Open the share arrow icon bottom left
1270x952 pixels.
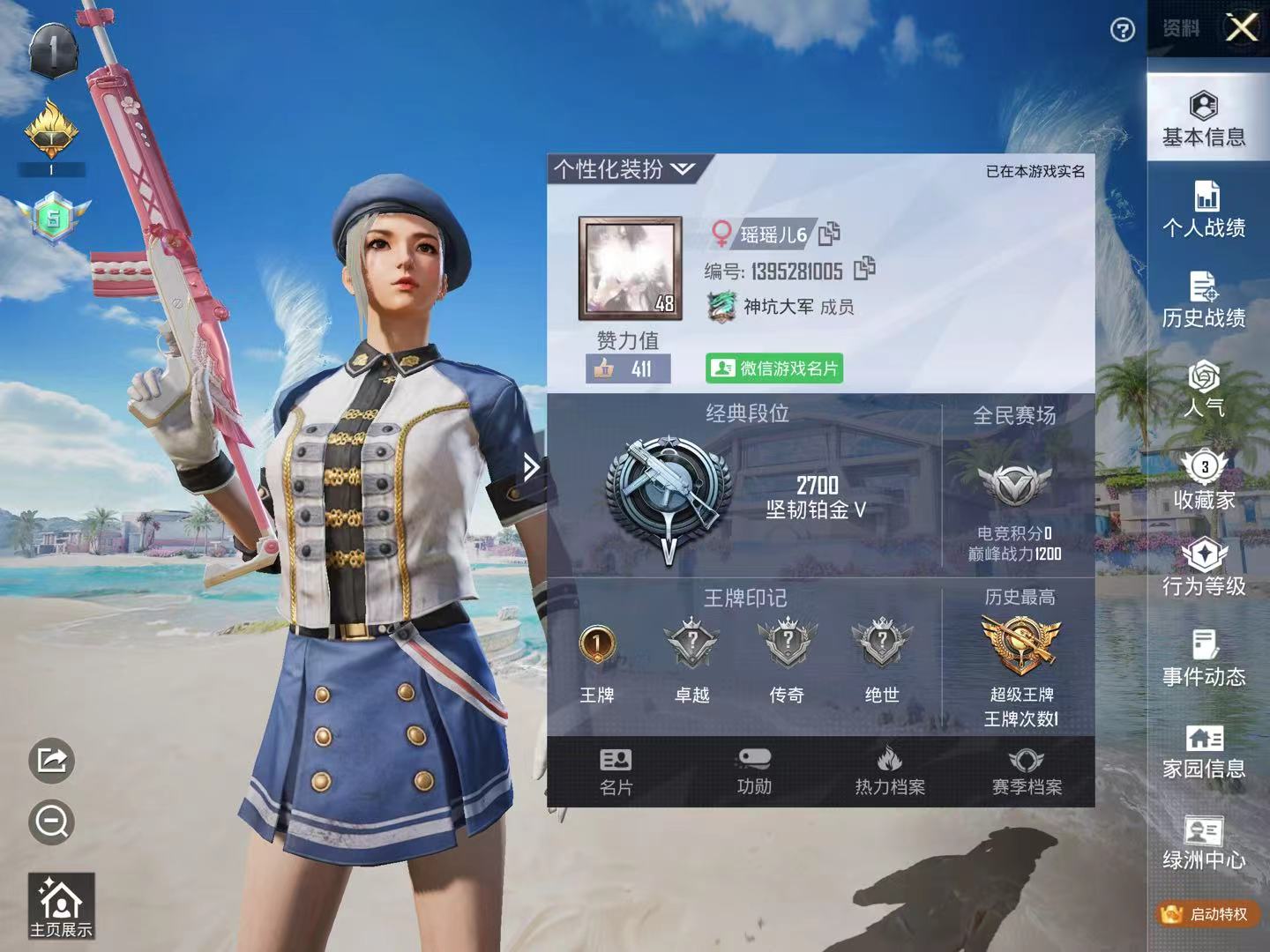tap(53, 760)
